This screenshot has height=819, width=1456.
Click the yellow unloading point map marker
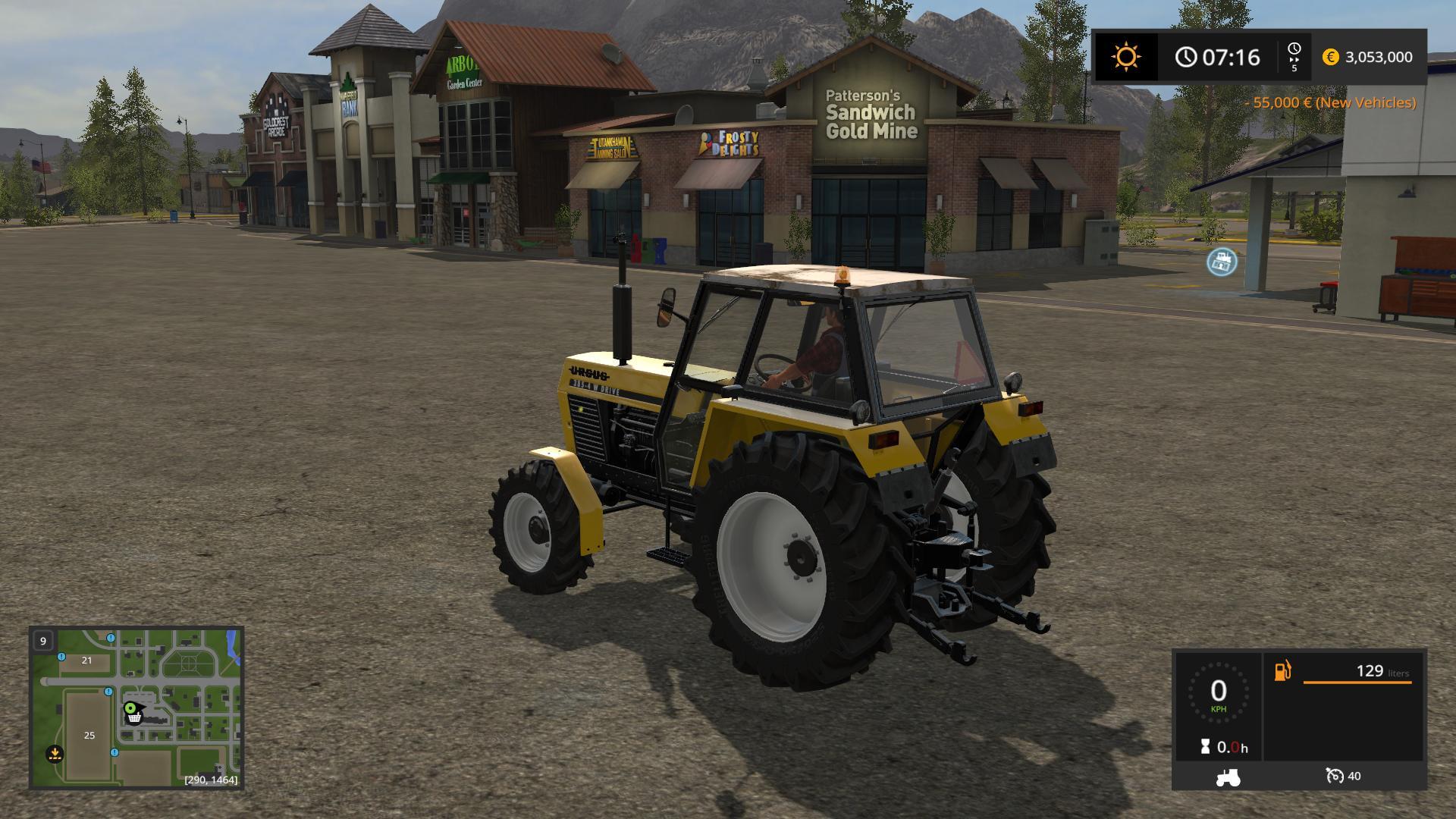coord(54,754)
